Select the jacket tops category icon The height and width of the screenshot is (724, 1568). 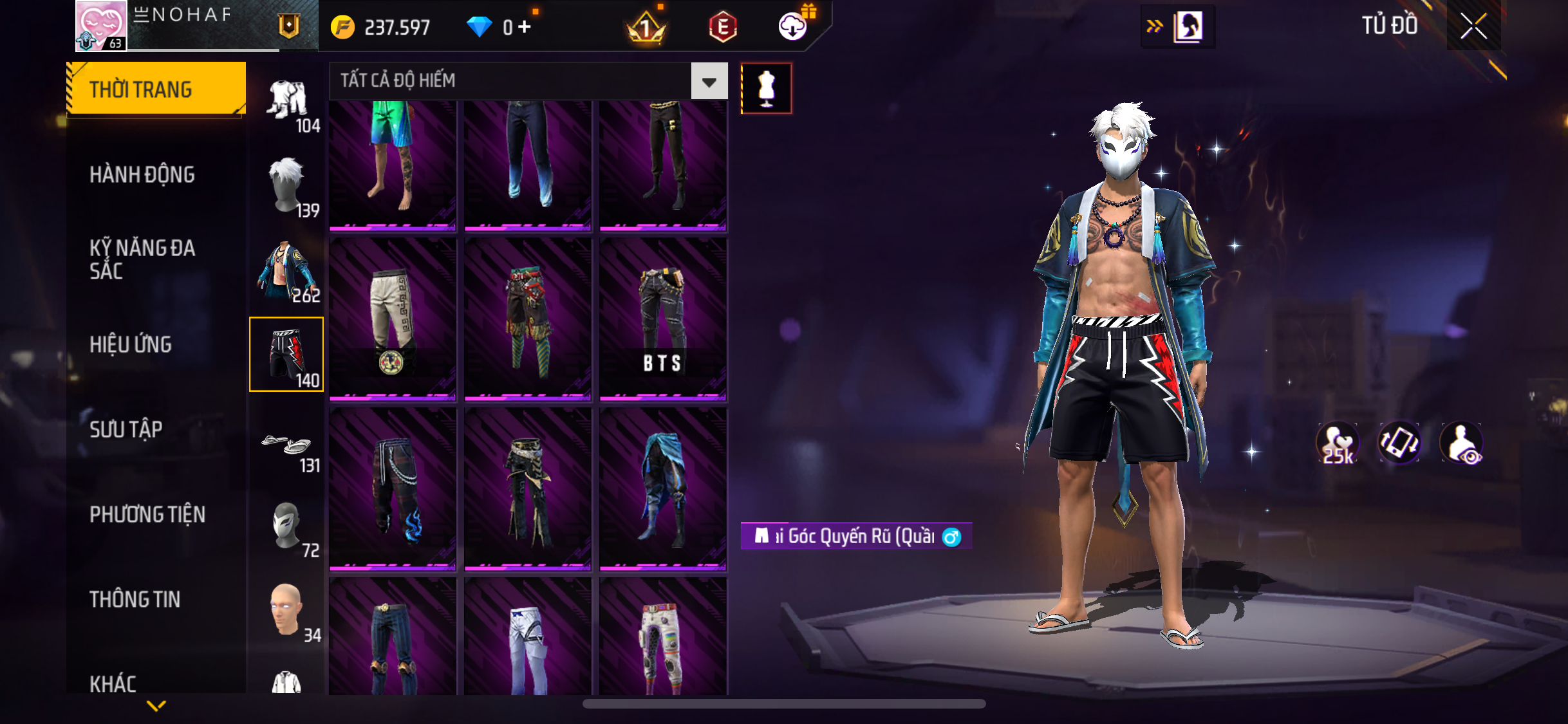coord(287,271)
